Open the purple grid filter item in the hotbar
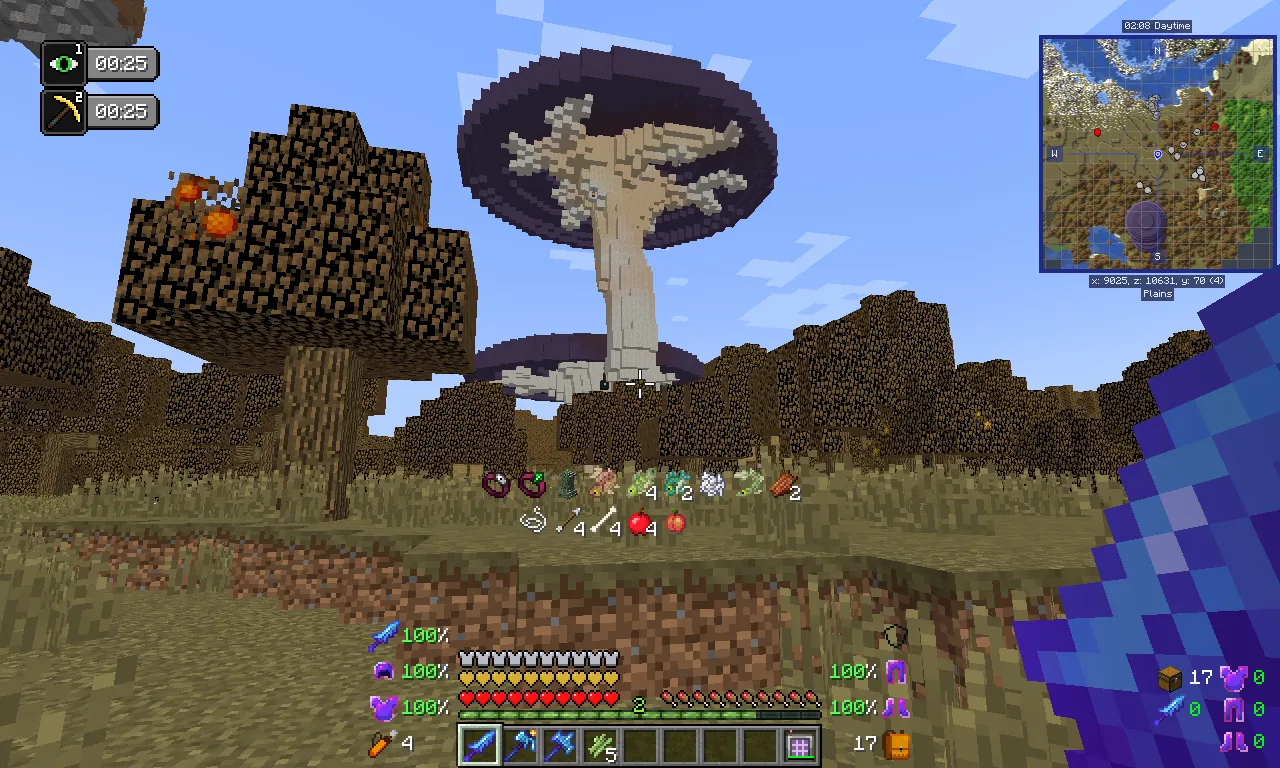Viewport: 1280px width, 768px height. pos(799,744)
